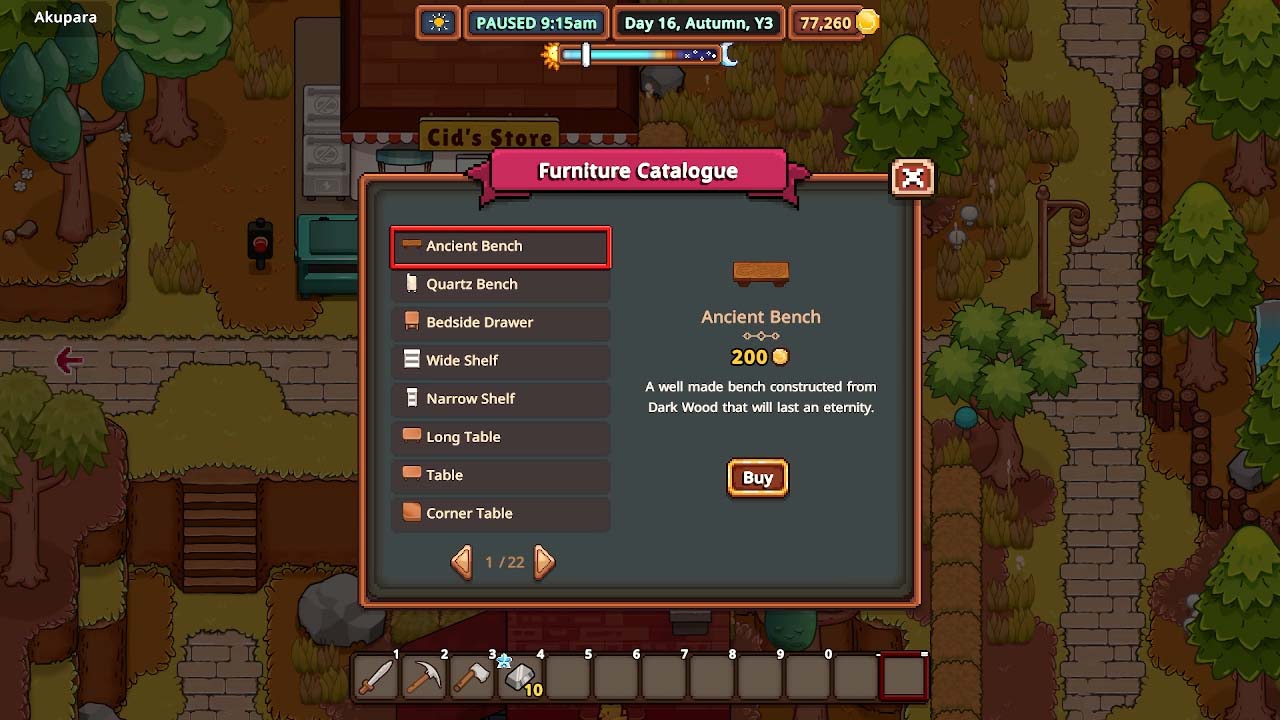
Task: Select the Narrow Shelf entry
Action: [x=500, y=398]
